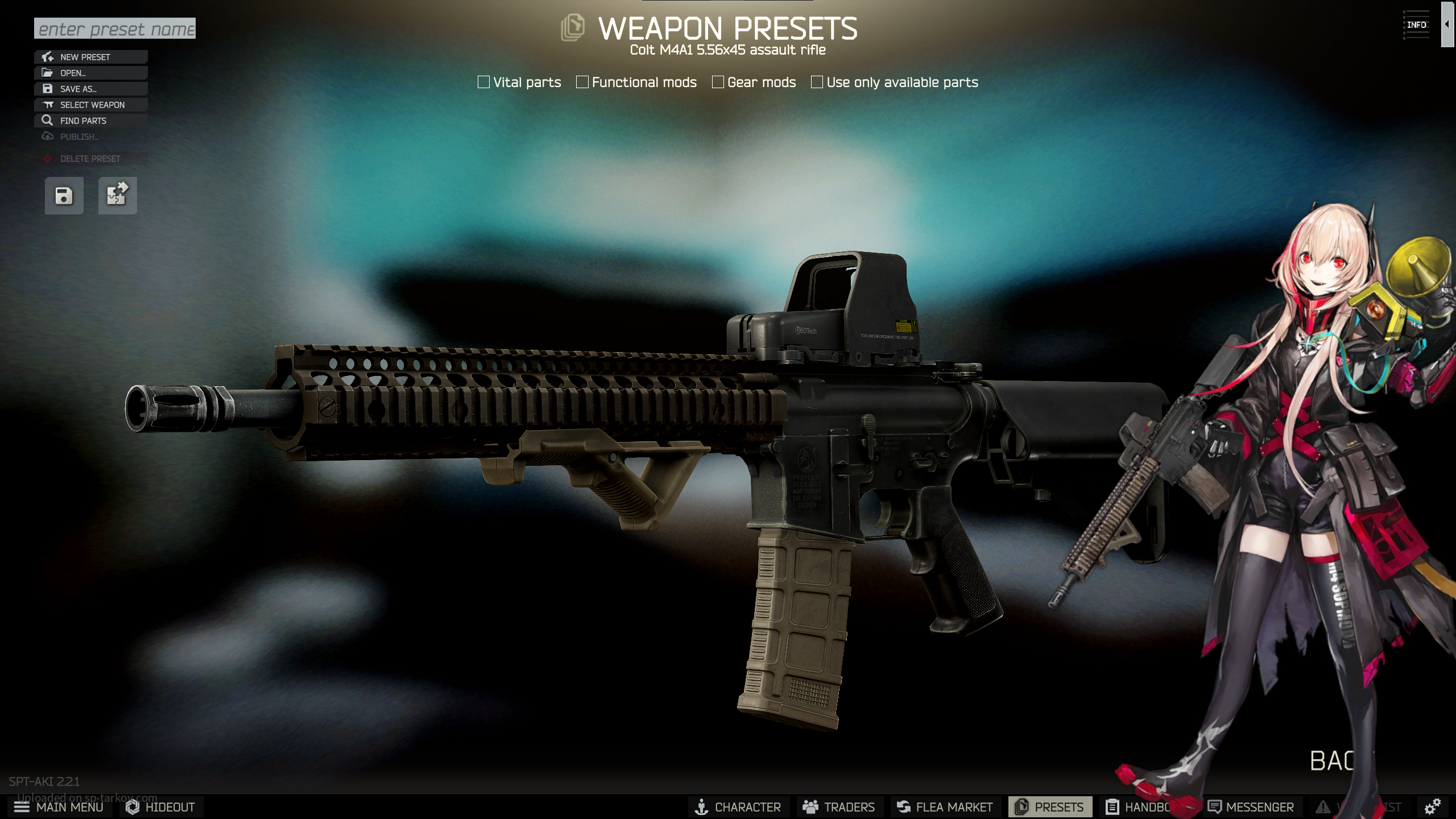This screenshot has height=819, width=1456.
Task: Visit the FLEA MARKET
Action: (945, 807)
